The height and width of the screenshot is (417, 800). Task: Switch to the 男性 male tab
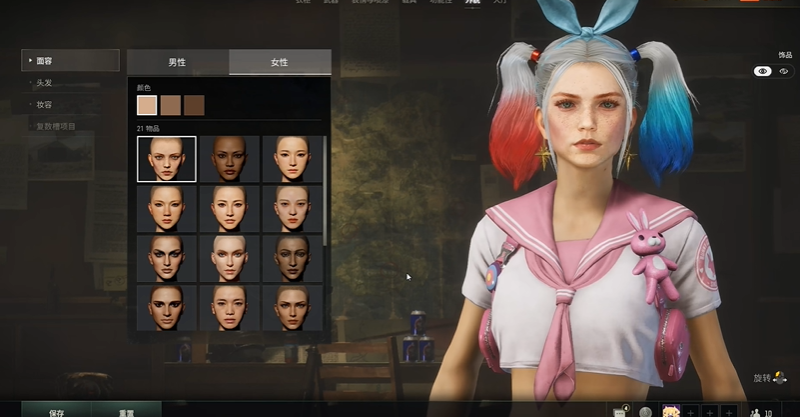(178, 62)
